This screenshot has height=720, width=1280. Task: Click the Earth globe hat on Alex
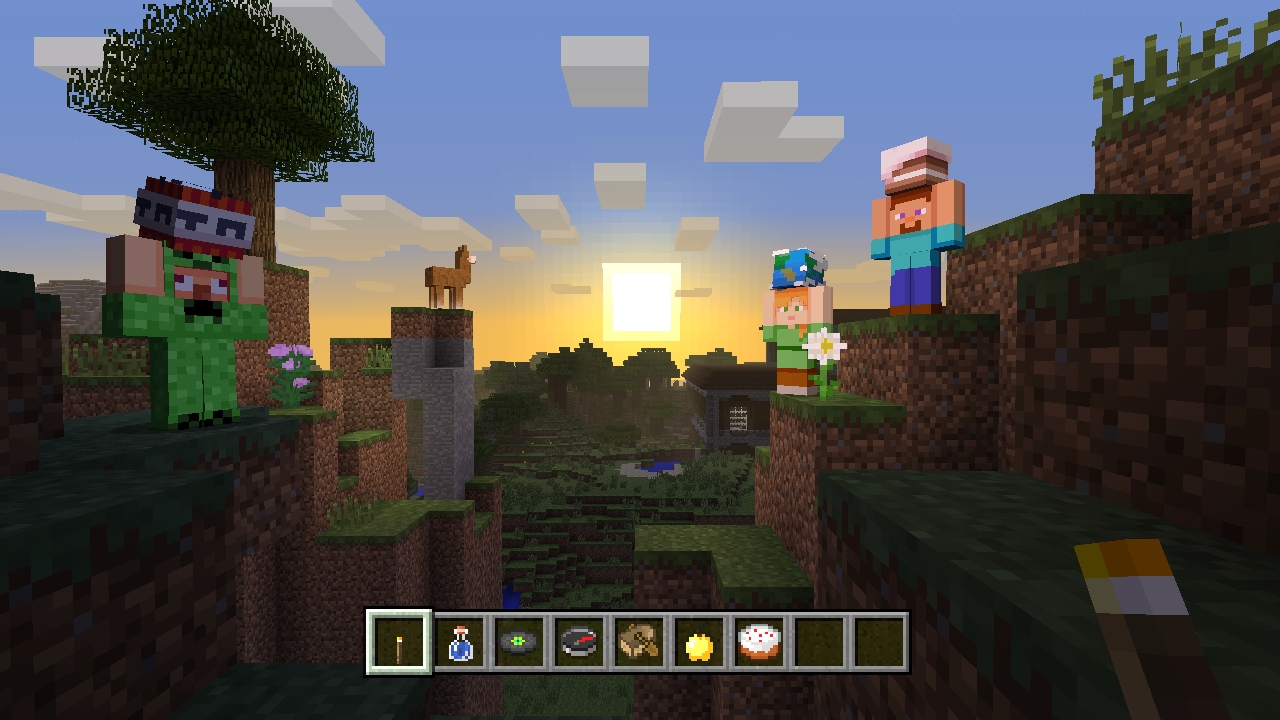coord(800,268)
